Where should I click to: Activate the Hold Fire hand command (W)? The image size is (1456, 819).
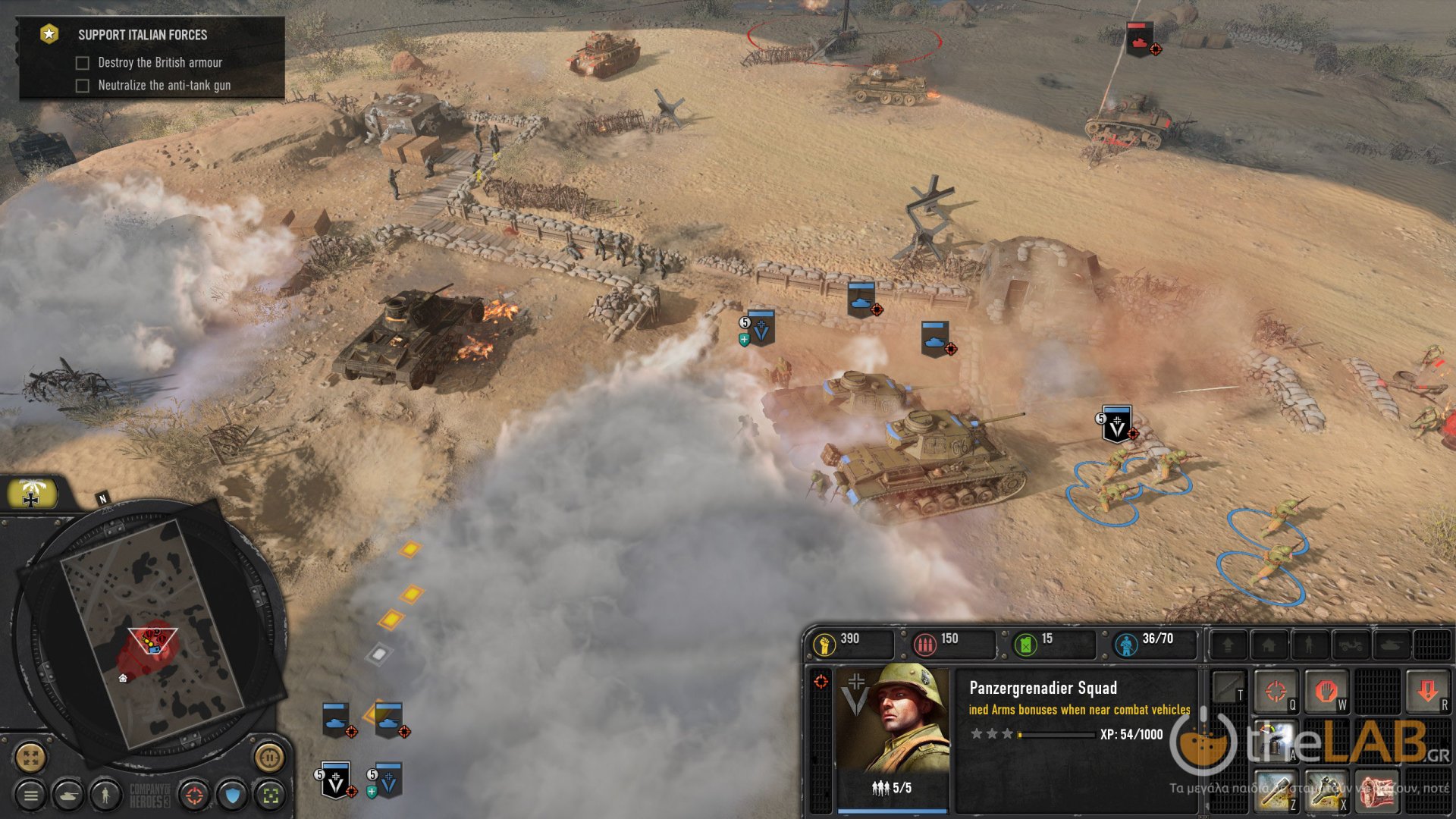(x=1327, y=692)
